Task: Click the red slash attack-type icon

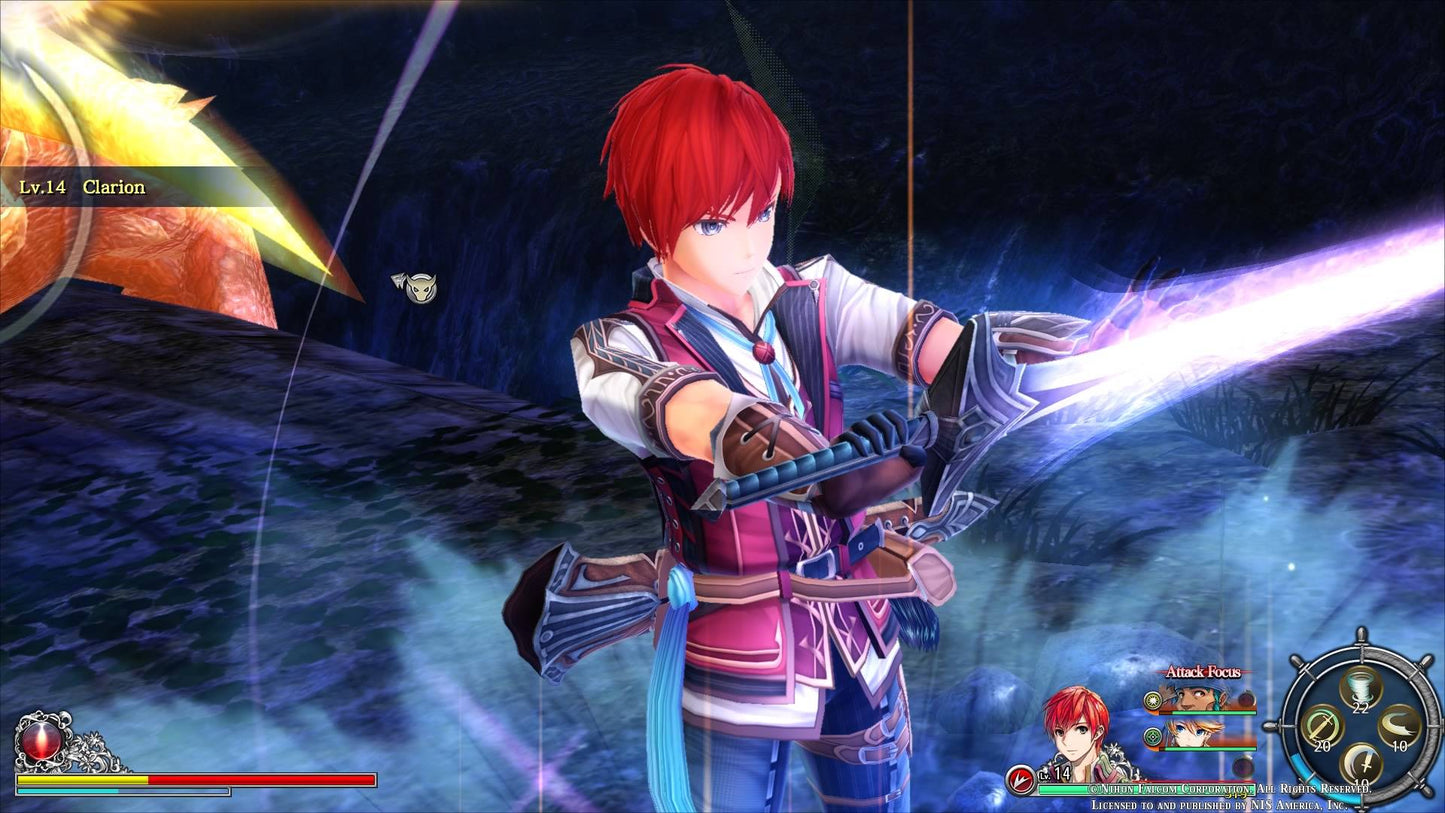Action: (1020, 779)
